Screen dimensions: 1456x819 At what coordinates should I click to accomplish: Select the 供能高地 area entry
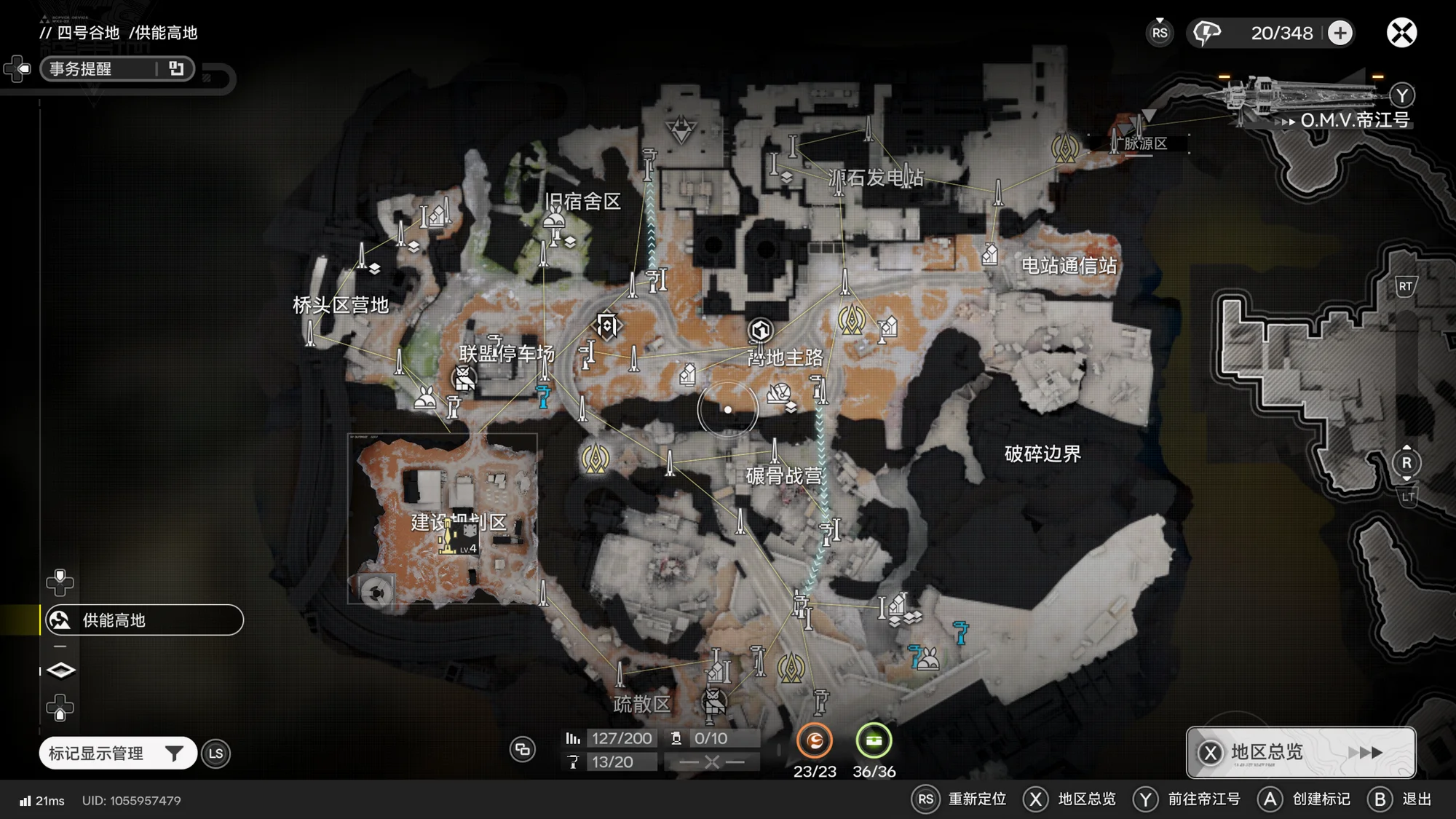coord(143,620)
